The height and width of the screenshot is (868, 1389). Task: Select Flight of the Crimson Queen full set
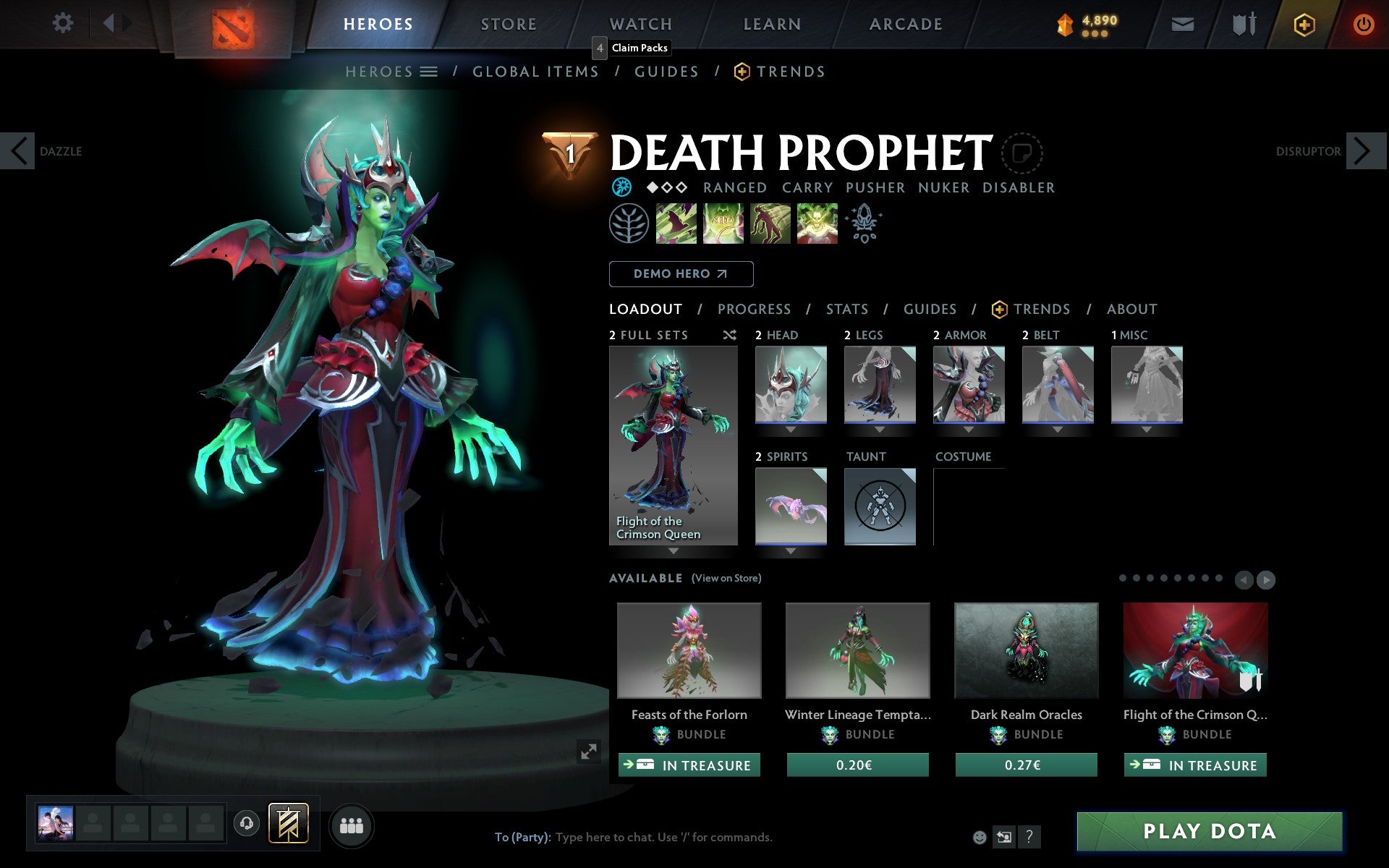673,445
